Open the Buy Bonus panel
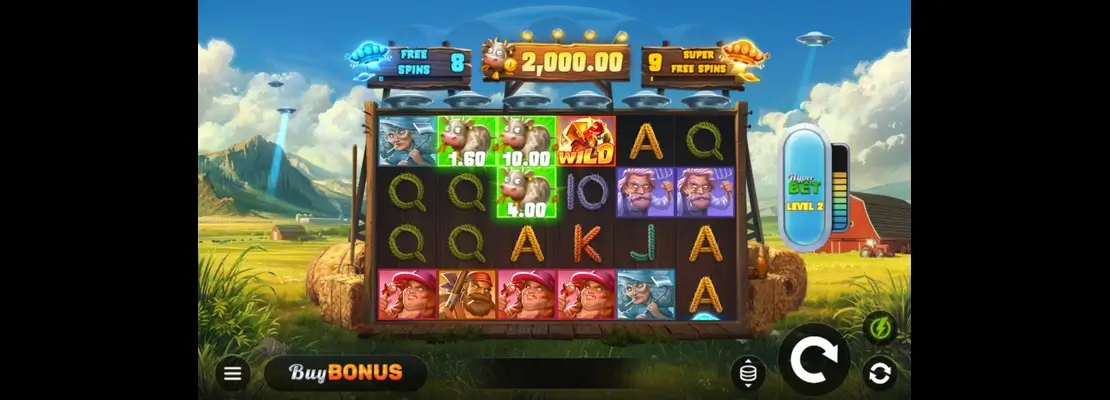This screenshot has height=400, width=1110. (x=346, y=373)
